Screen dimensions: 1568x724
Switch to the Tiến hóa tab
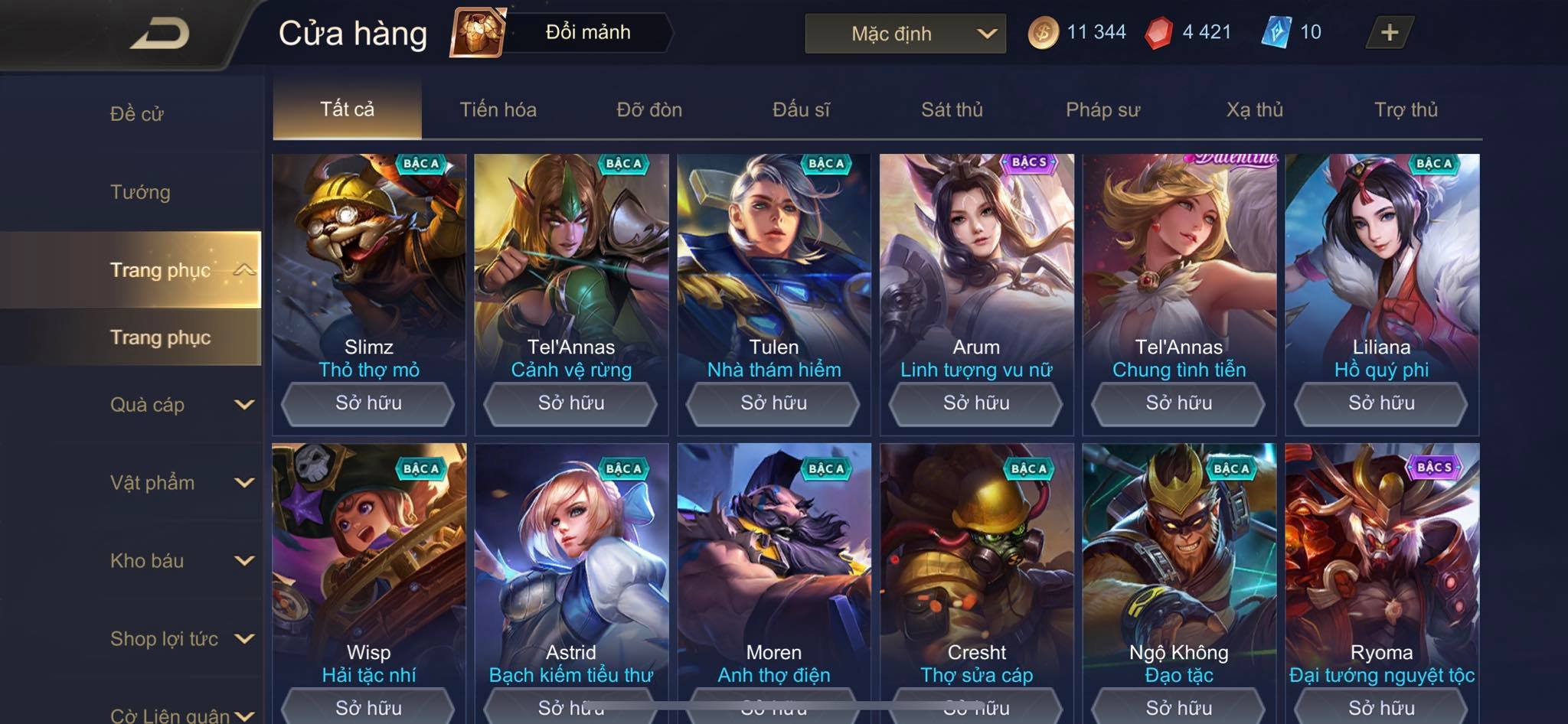(x=498, y=109)
